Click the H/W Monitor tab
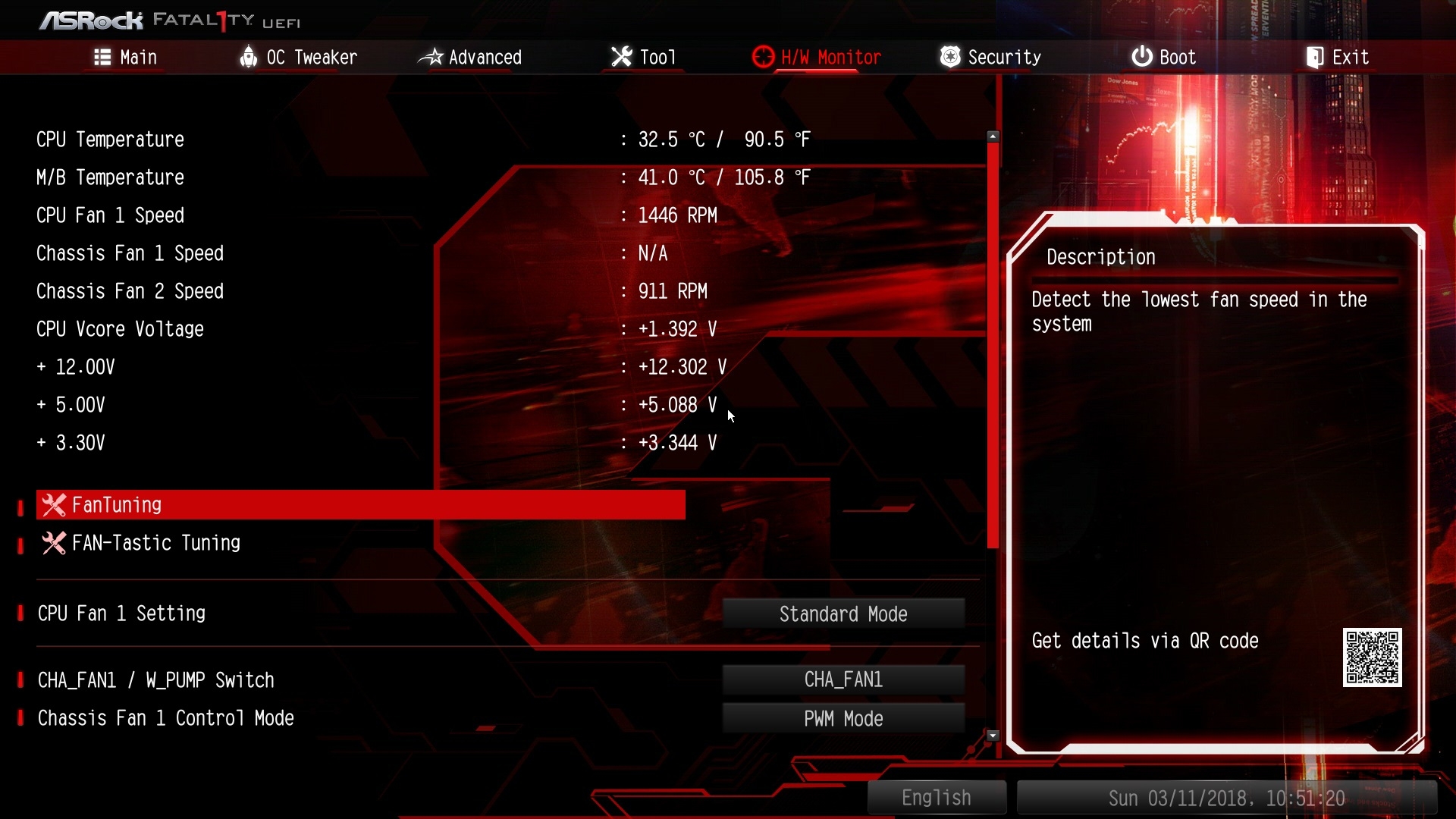The height and width of the screenshot is (819, 1456). tap(817, 58)
